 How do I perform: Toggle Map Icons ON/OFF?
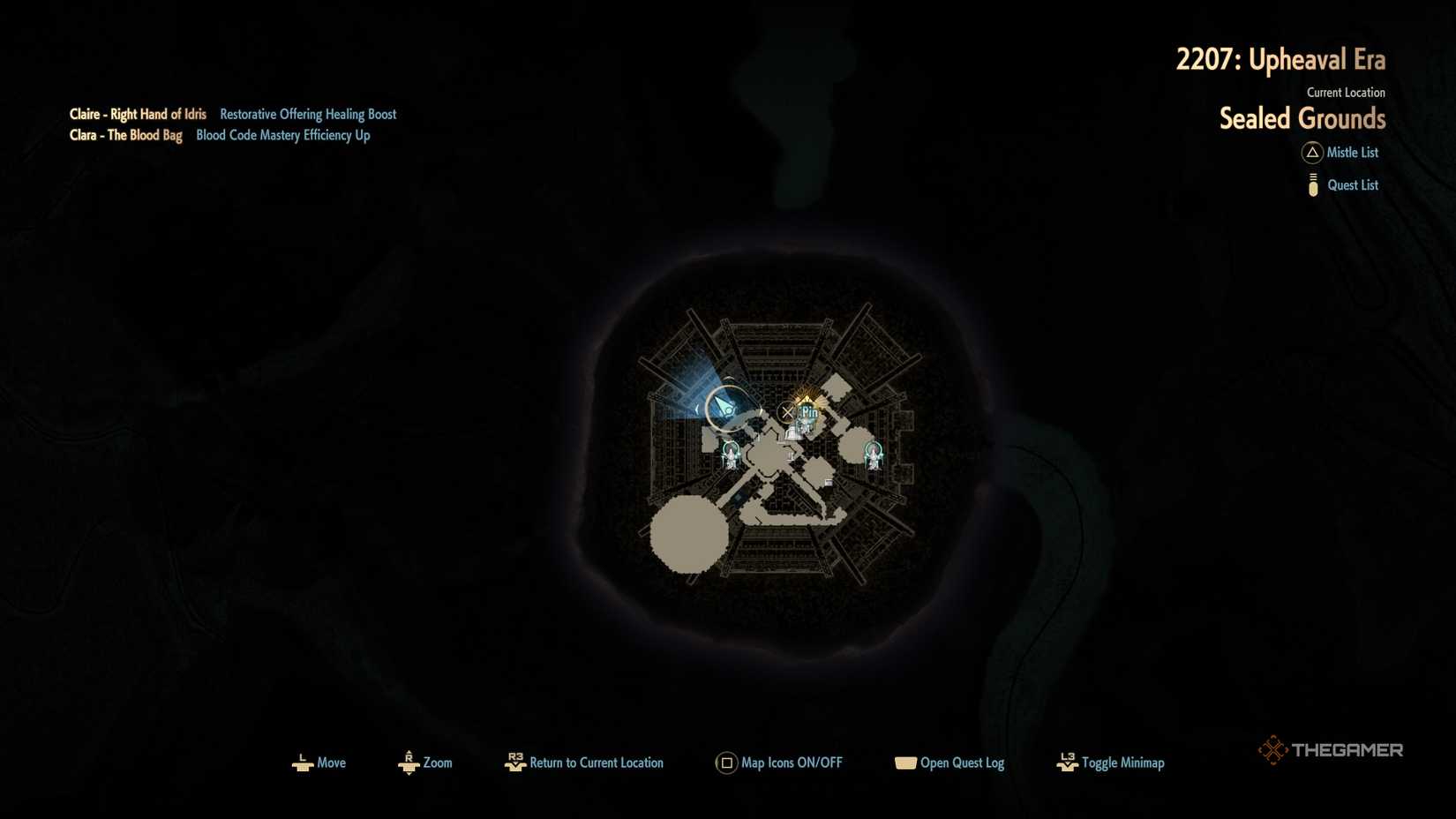[x=792, y=763]
